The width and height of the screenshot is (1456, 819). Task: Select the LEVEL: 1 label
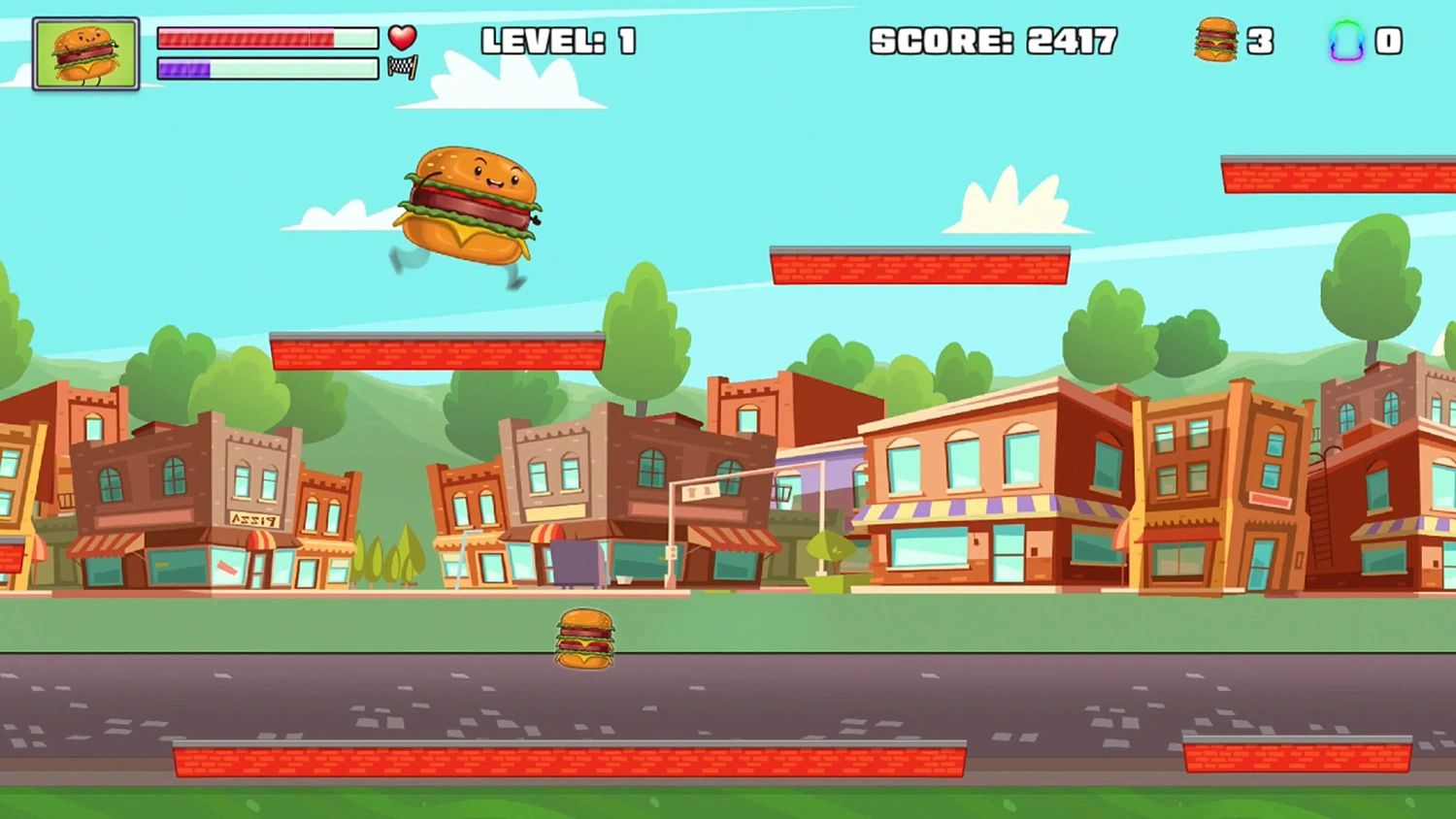[x=558, y=41]
